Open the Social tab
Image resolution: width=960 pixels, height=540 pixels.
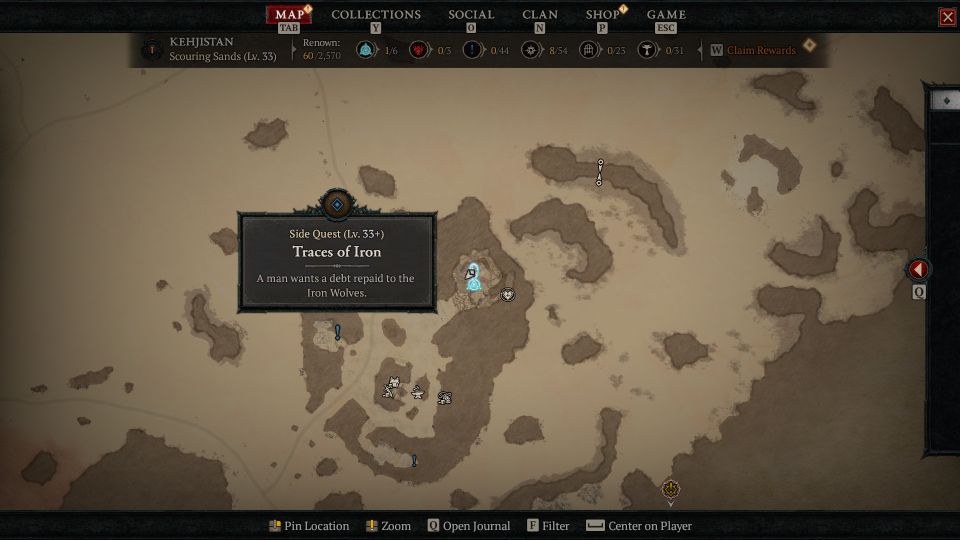(471, 14)
